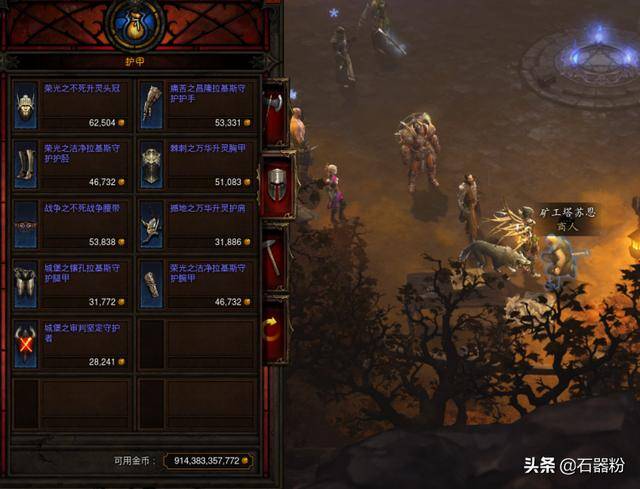The height and width of the screenshot is (489, 640).
Task: Choose the bracers priced 46,732
Action: pos(196,284)
